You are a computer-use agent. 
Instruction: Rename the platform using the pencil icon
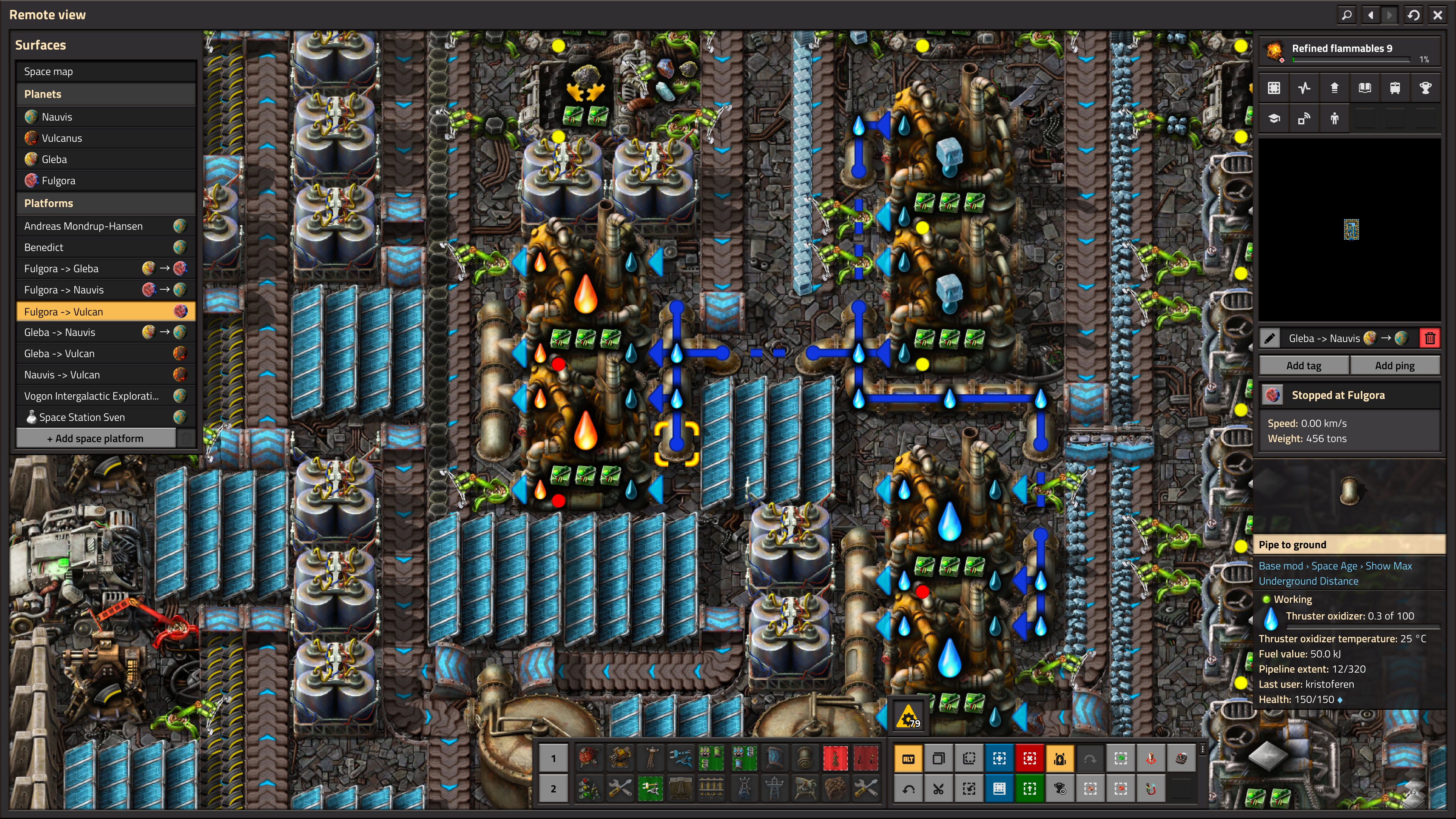point(1269,339)
